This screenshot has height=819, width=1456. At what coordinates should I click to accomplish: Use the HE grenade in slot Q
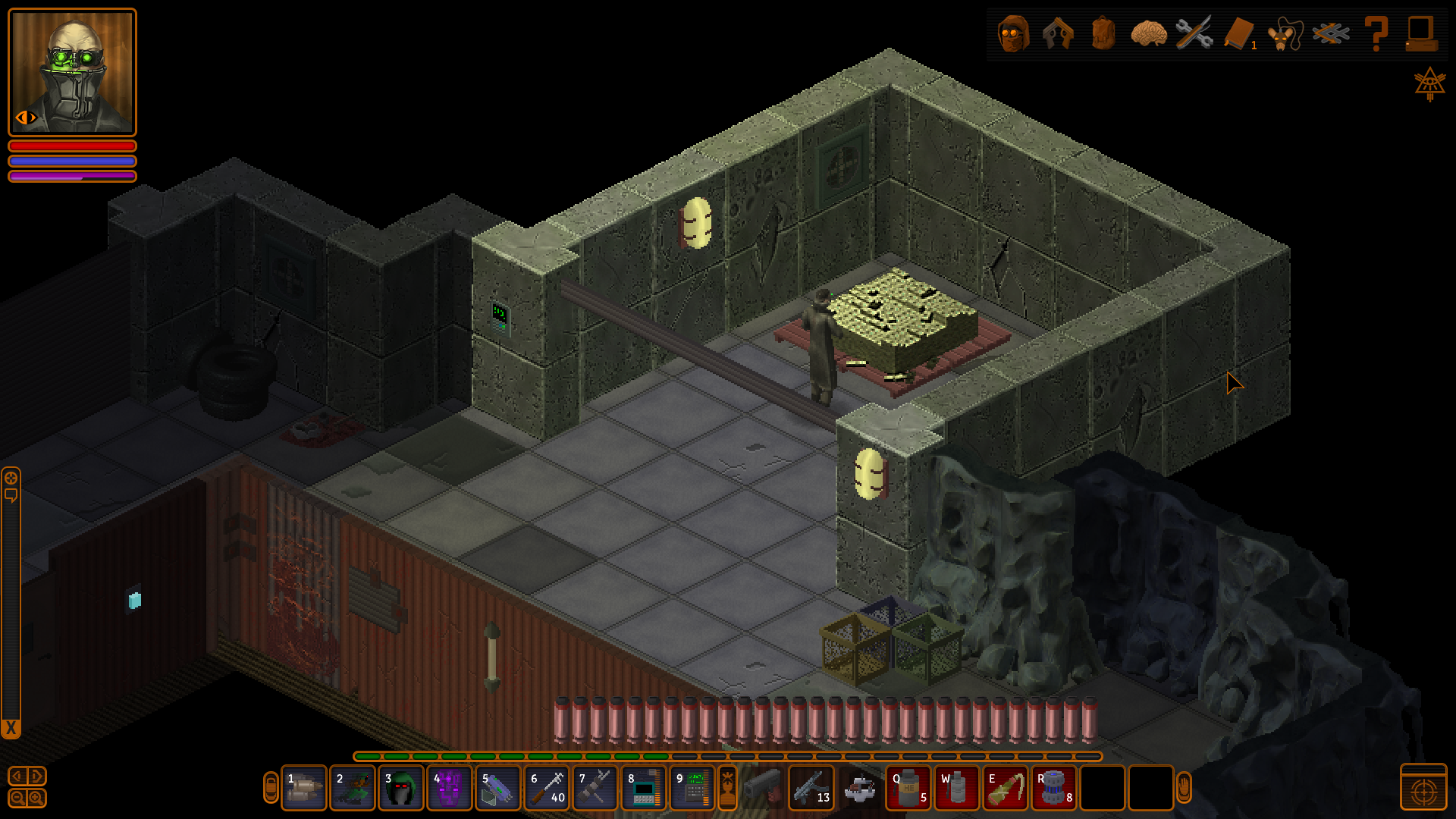pos(908,789)
